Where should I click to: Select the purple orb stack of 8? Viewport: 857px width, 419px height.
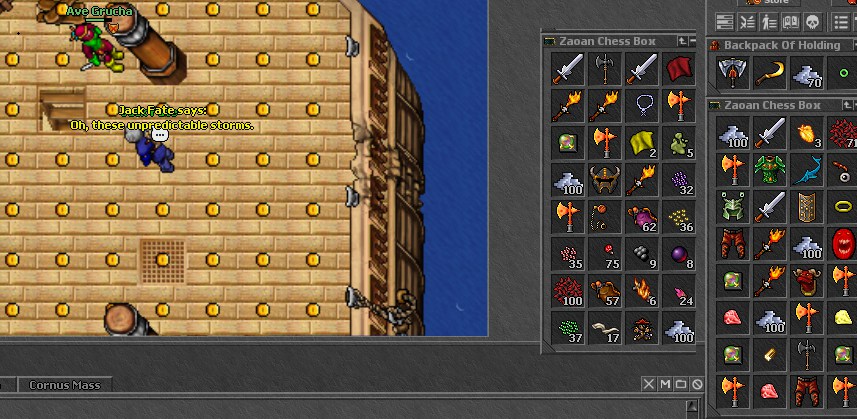coord(679,253)
